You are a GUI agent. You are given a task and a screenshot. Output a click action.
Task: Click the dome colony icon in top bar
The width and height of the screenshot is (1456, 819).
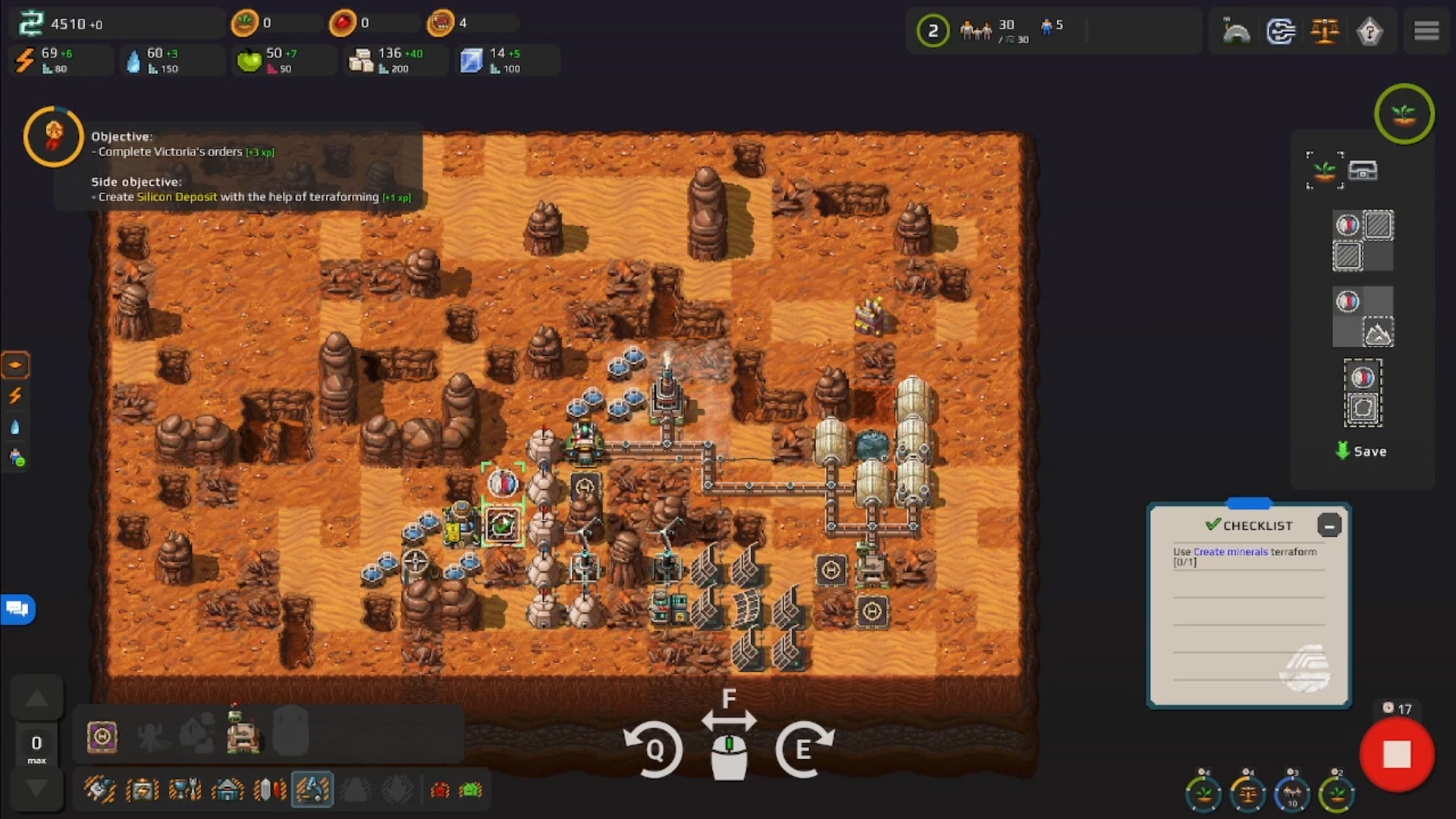[x=1237, y=31]
